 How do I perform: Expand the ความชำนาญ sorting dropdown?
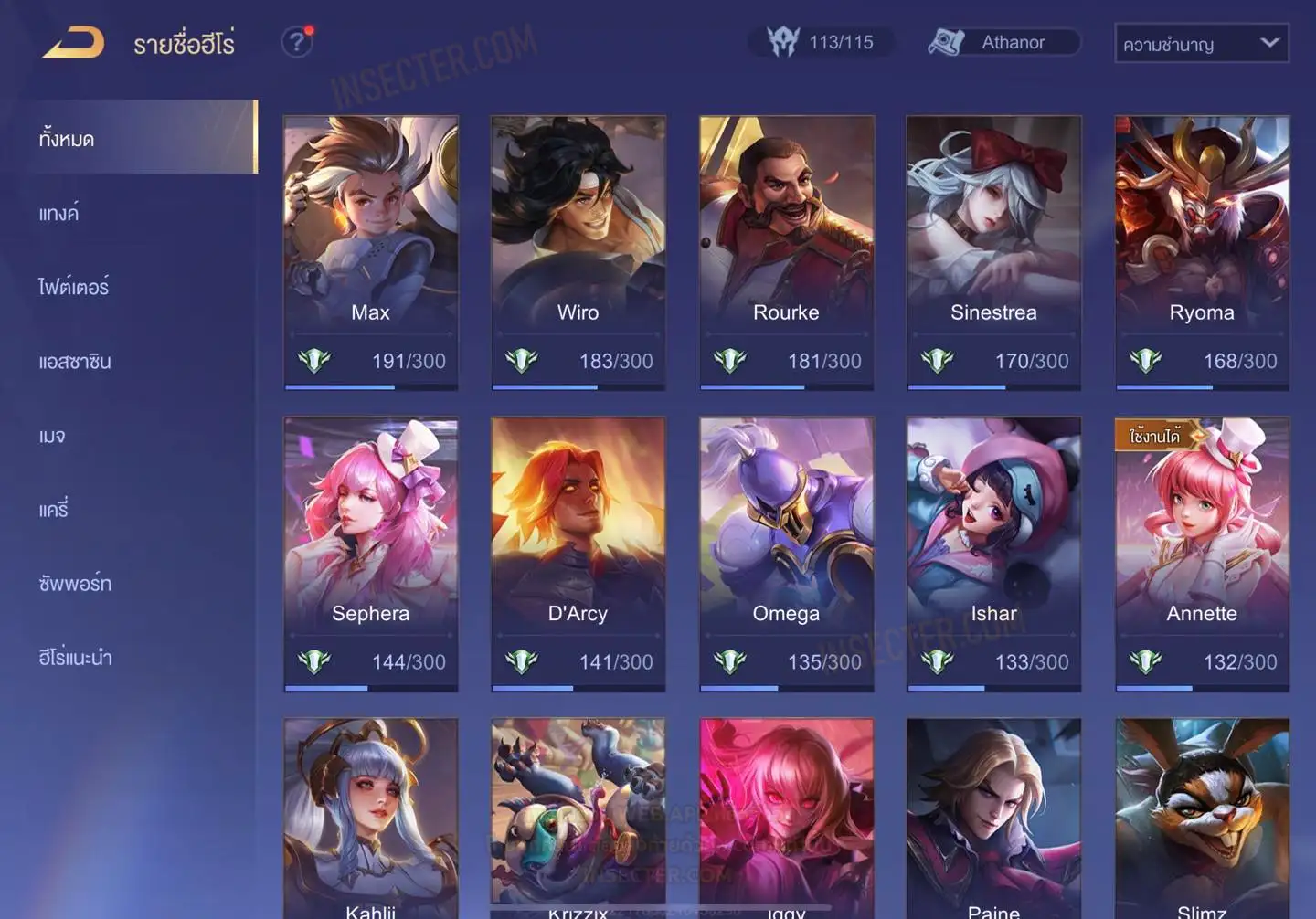[x=1201, y=43]
